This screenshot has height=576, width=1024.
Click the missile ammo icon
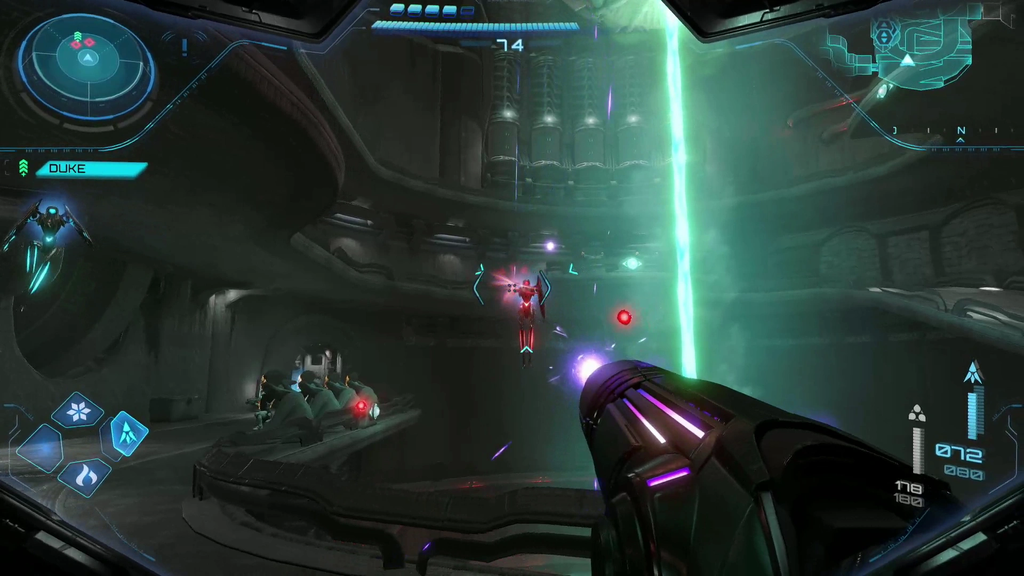(x=973, y=374)
